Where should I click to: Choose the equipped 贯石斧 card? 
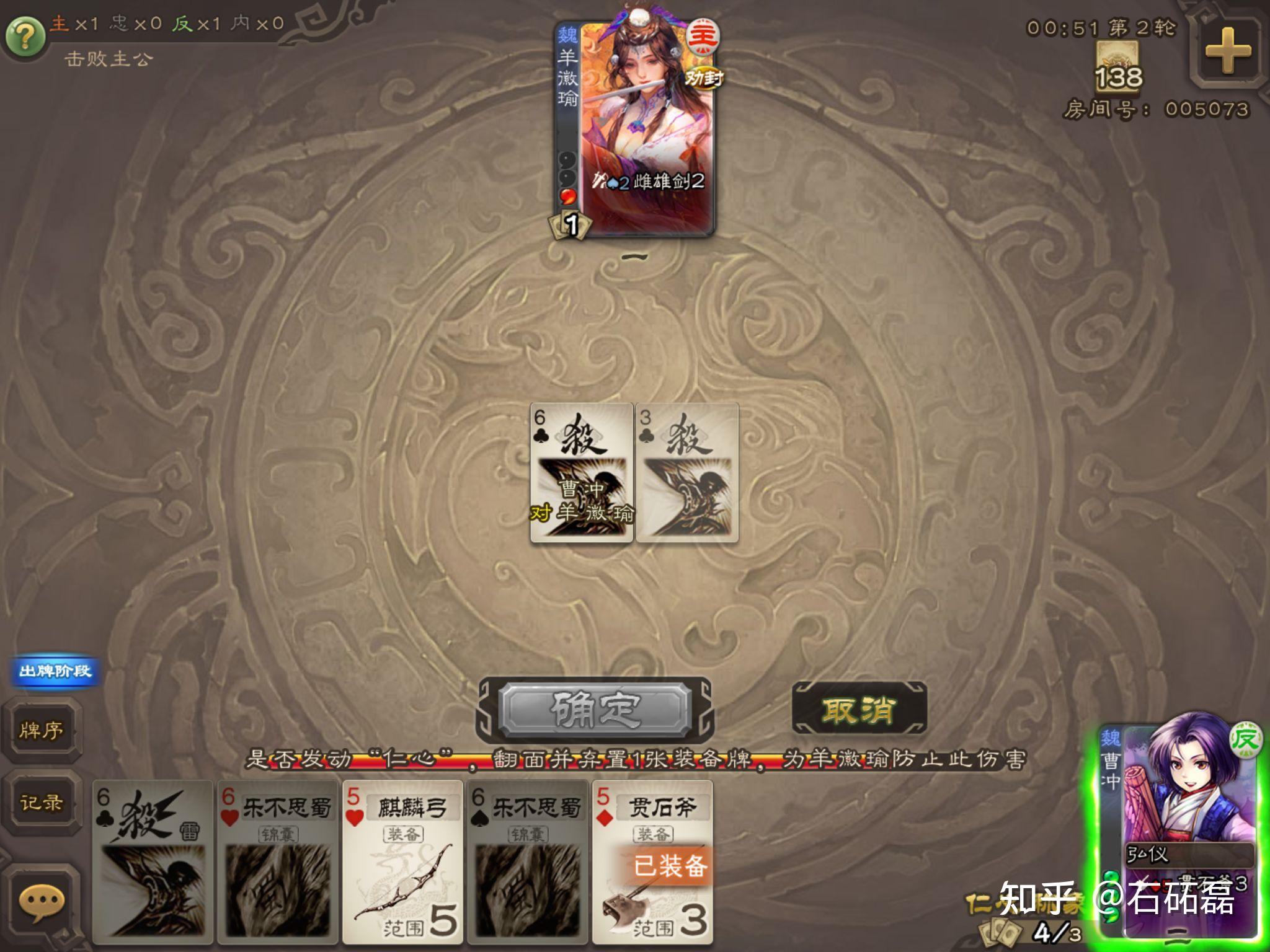coord(652,862)
